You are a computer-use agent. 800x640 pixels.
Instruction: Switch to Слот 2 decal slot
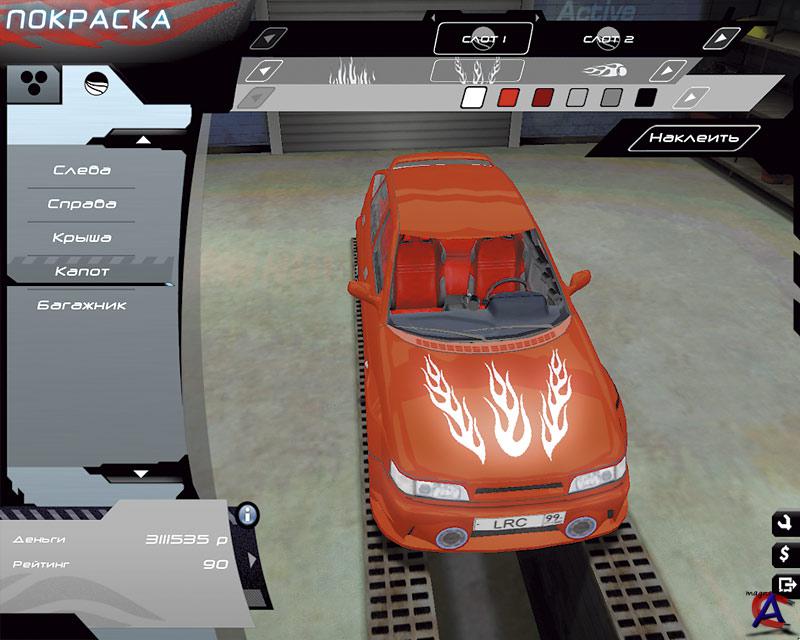point(608,39)
